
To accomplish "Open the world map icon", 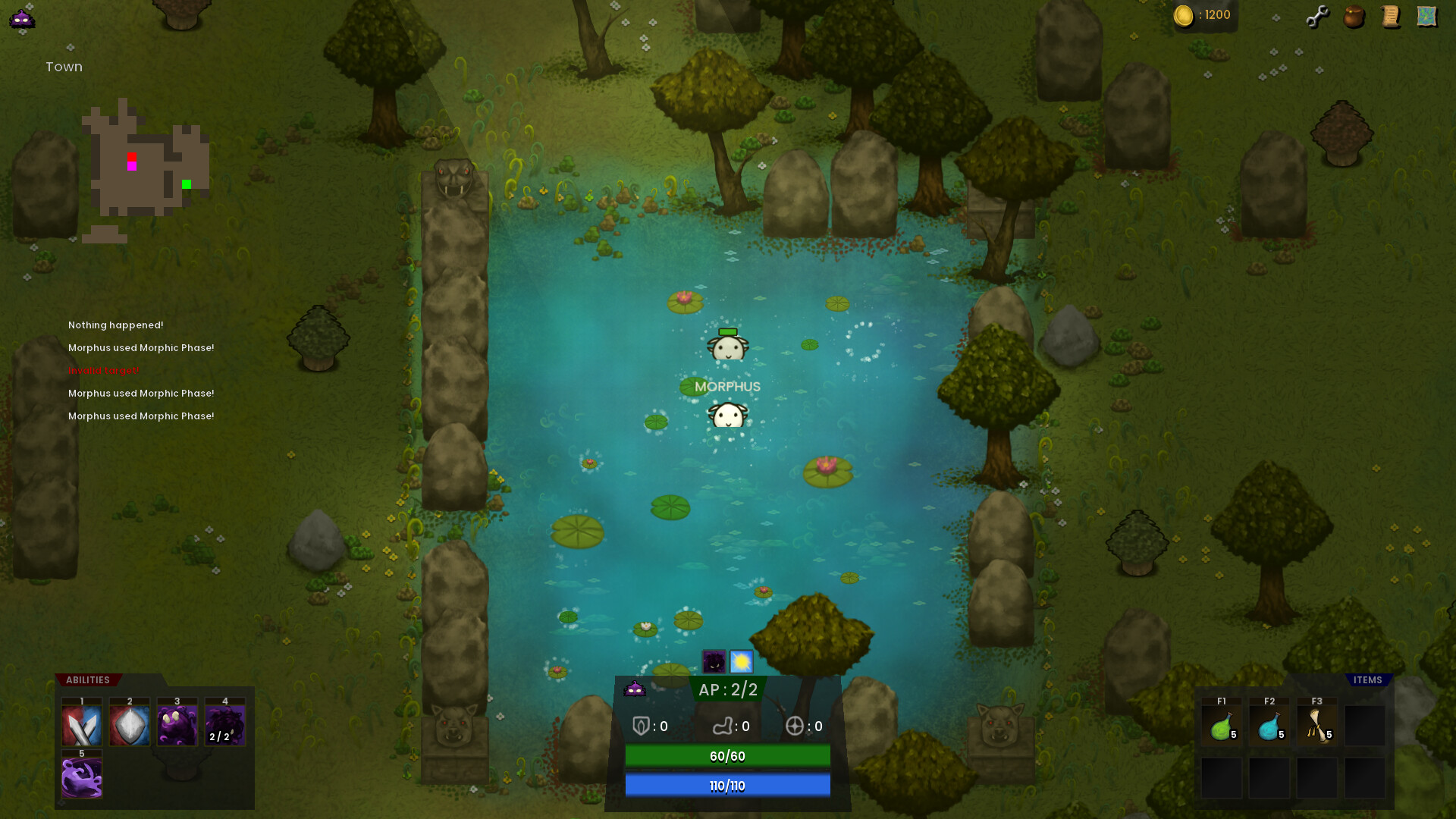I will click(1426, 15).
